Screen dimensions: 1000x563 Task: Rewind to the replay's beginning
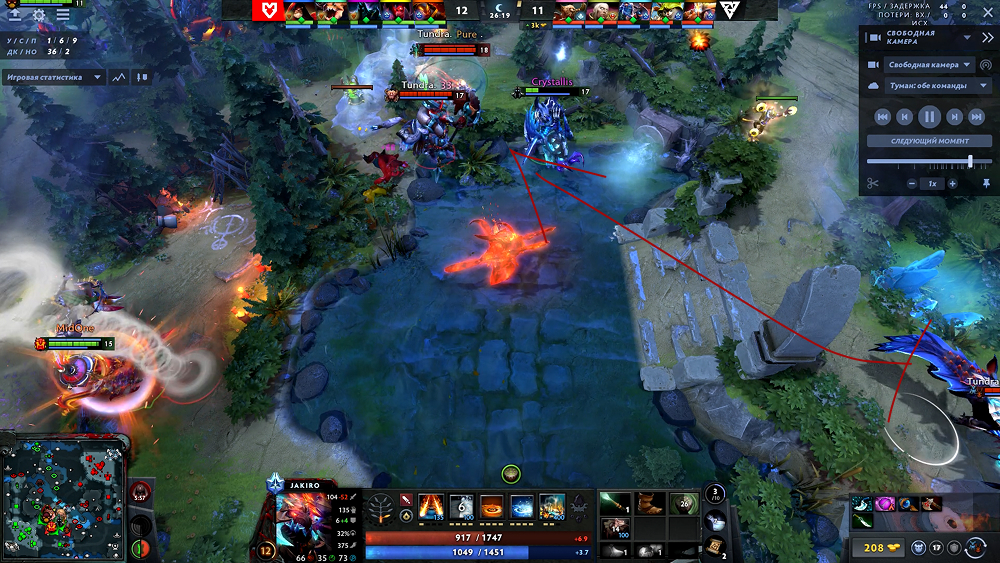click(882, 117)
